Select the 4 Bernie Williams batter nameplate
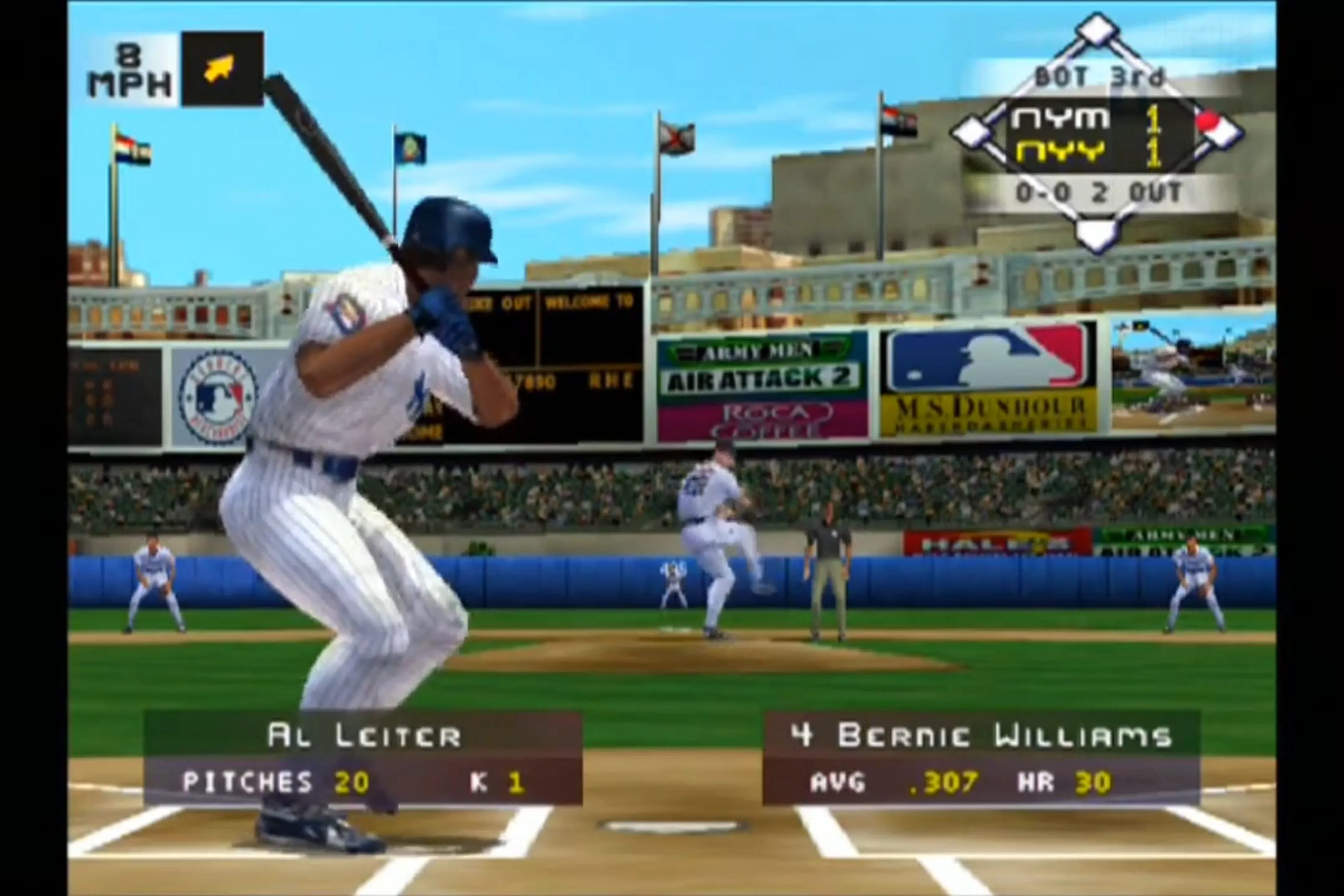Image resolution: width=1344 pixels, height=896 pixels. [x=979, y=736]
